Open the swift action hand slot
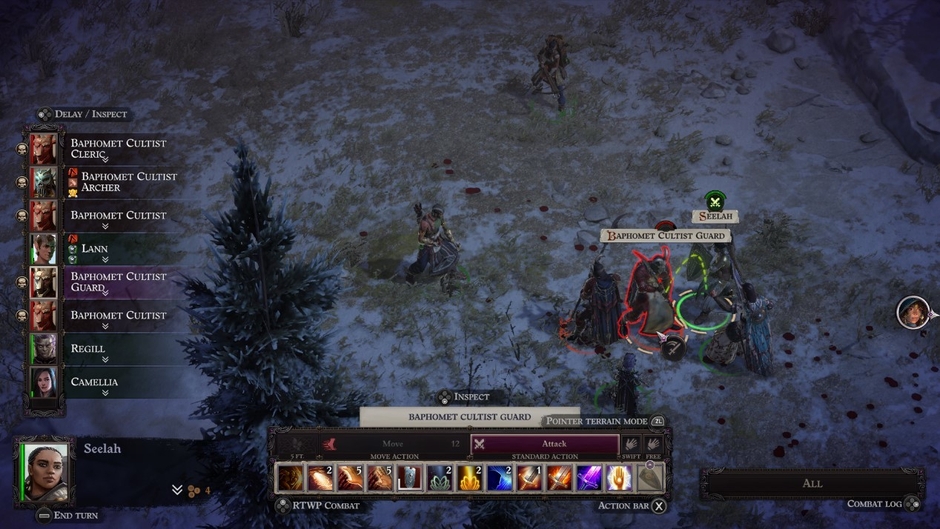Image resolution: width=940 pixels, height=529 pixels. 631,444
